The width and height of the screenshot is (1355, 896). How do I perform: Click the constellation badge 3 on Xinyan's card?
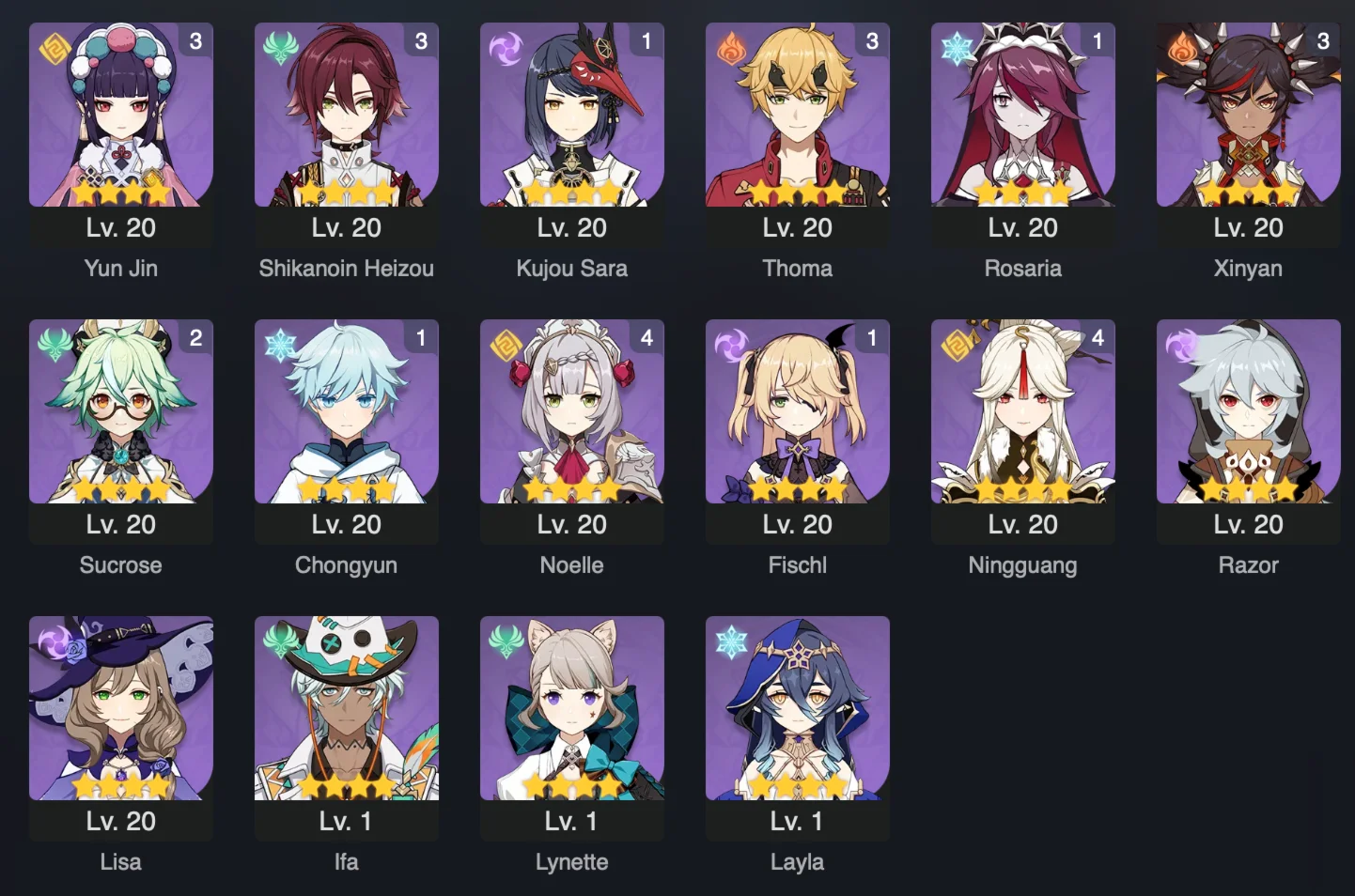pos(1322,41)
